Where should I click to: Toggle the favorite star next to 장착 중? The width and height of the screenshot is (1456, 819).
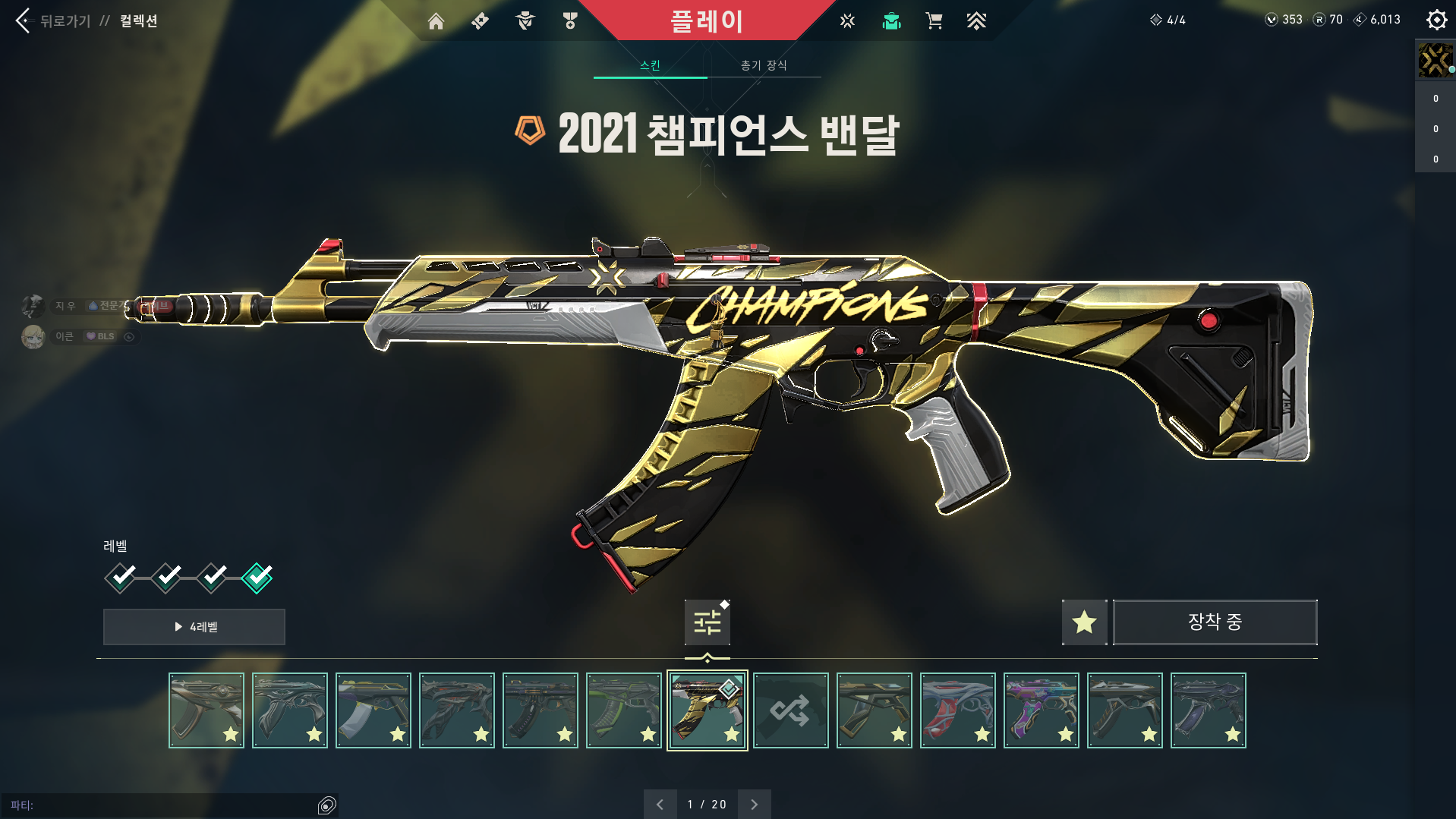(1084, 622)
